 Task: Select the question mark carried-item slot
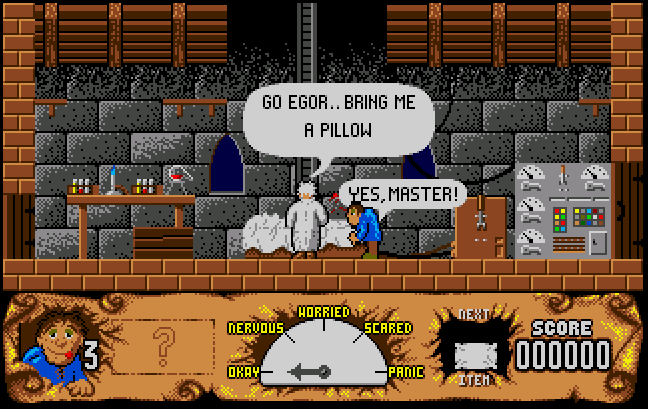tap(162, 347)
